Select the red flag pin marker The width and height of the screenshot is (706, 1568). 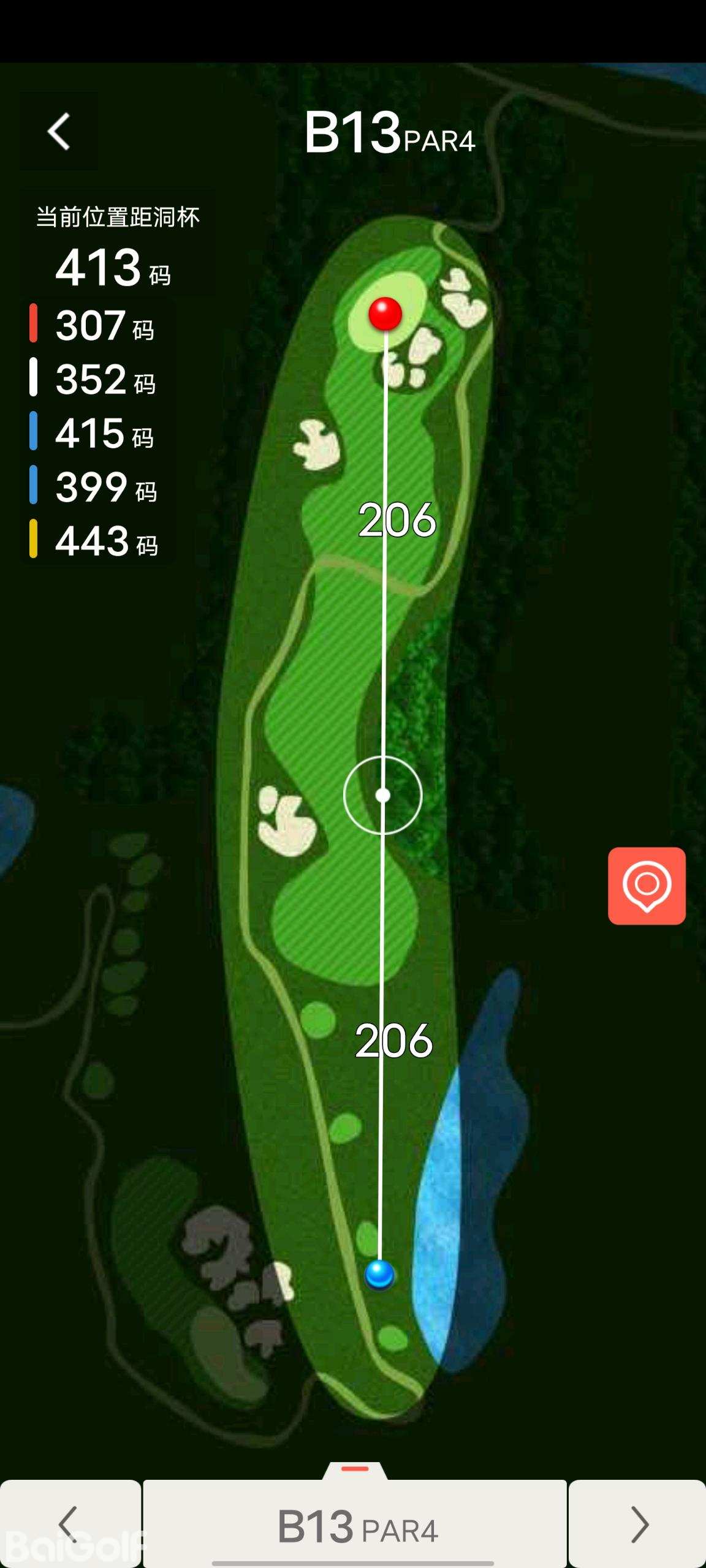click(x=385, y=314)
